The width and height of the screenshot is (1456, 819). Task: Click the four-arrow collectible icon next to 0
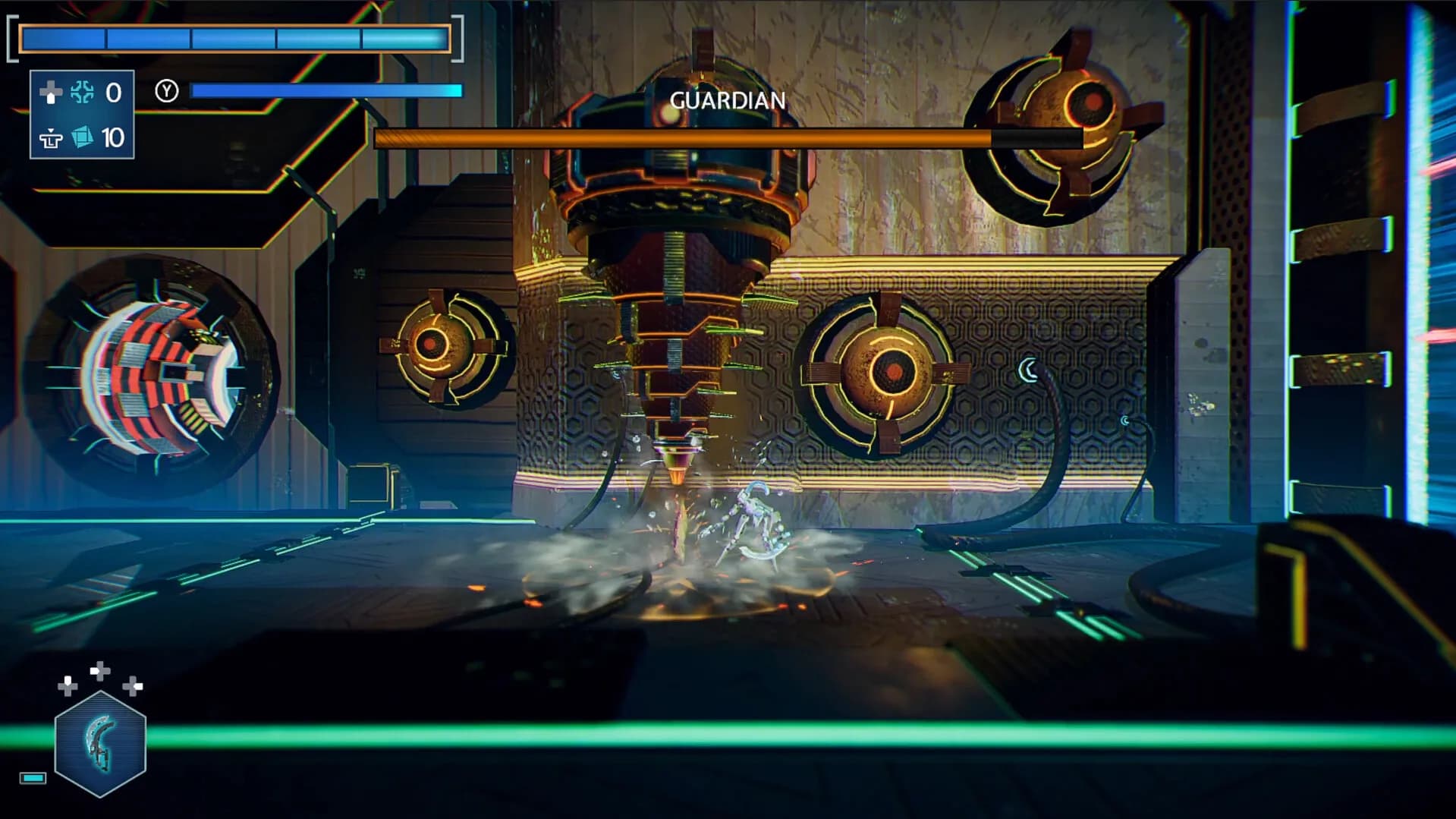pos(83,92)
